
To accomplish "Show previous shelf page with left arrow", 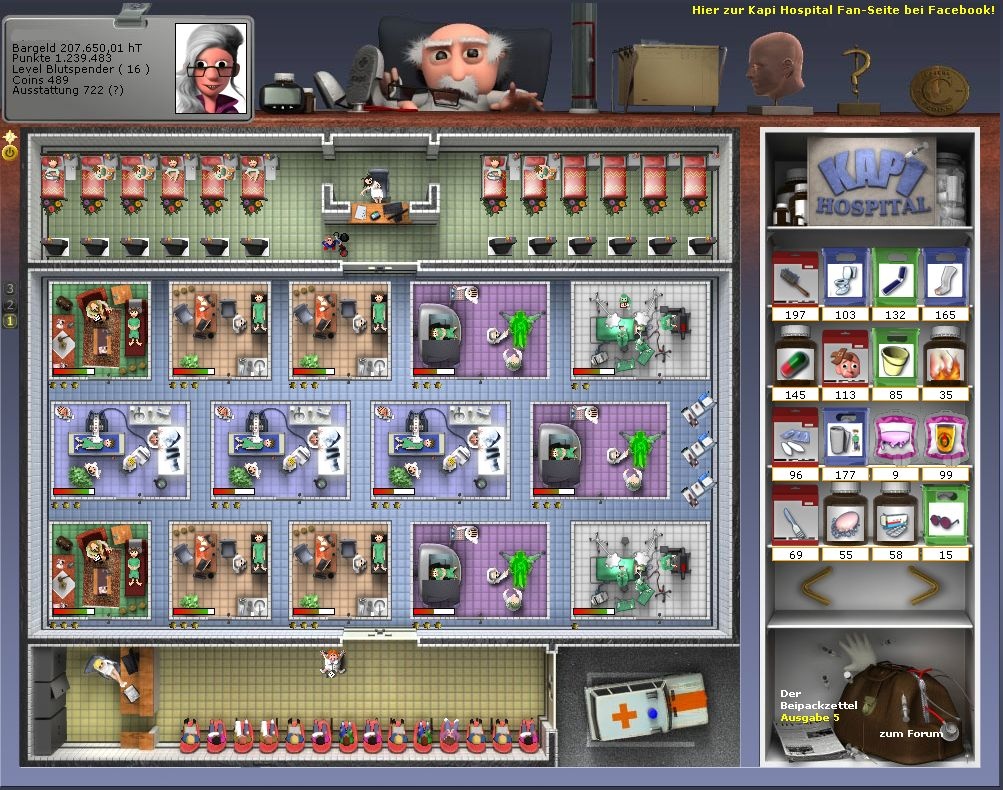I will 817,585.
